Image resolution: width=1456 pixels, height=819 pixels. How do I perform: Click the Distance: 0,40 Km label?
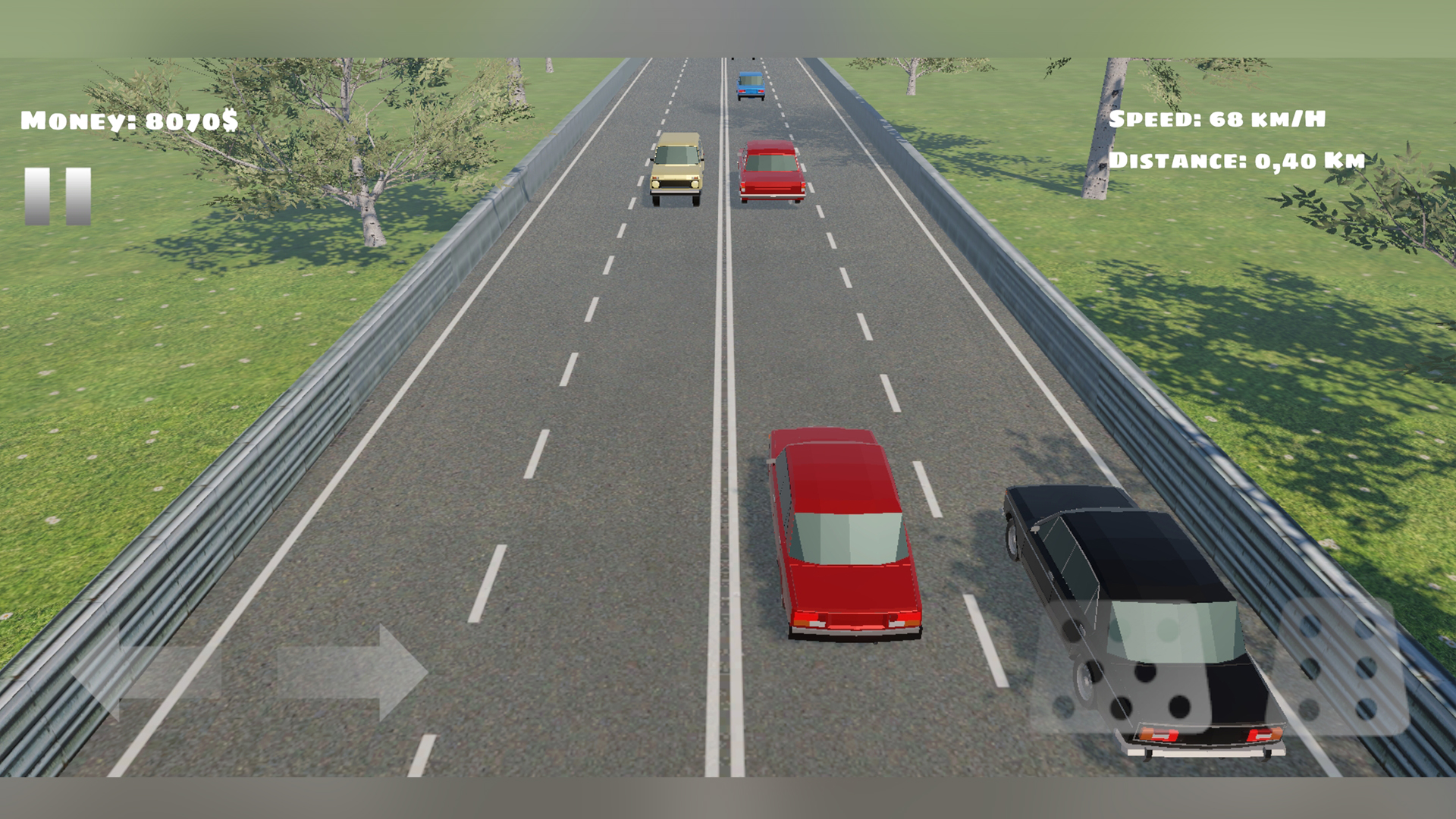(x=1236, y=161)
